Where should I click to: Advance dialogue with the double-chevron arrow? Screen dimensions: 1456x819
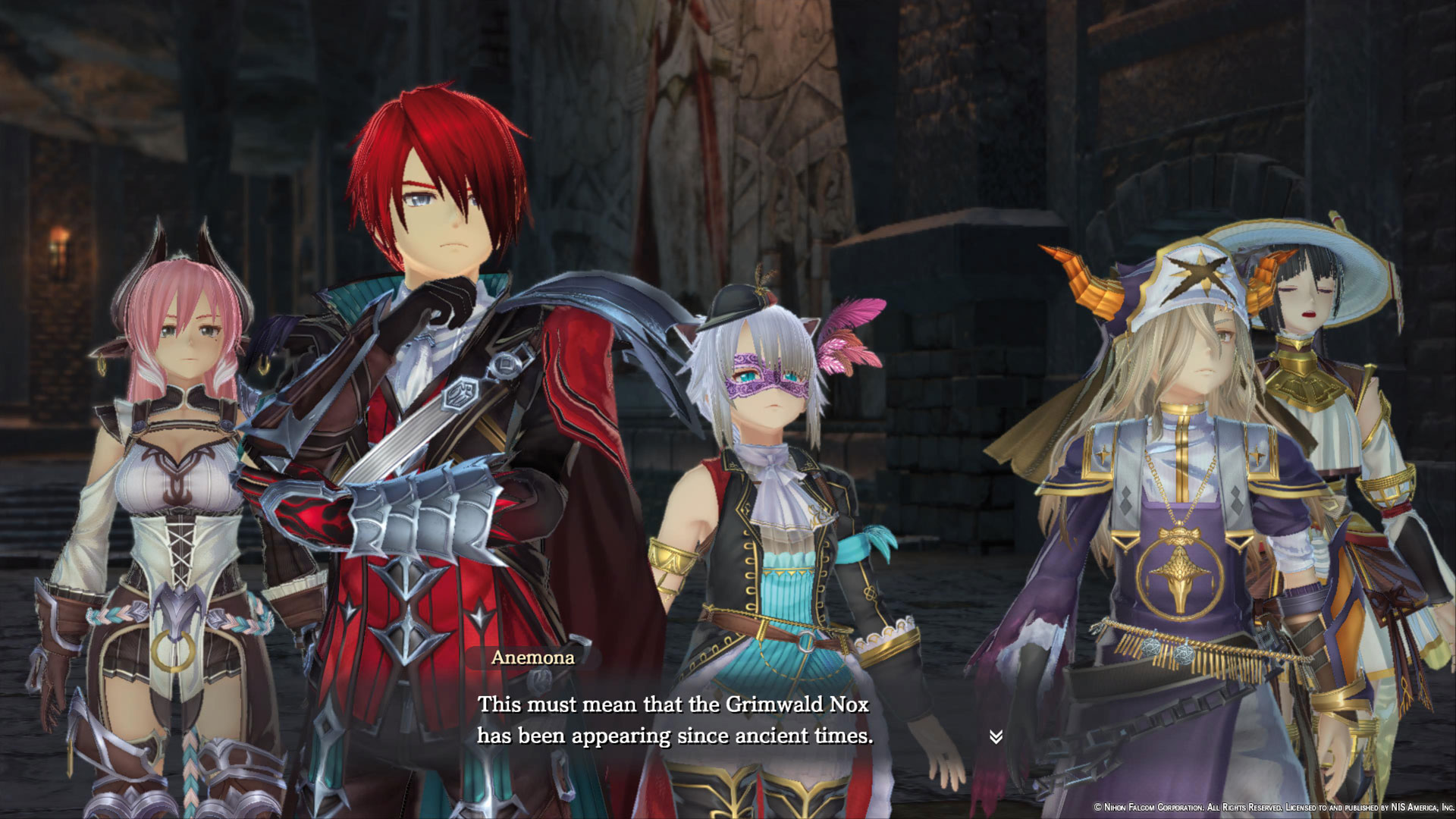tap(996, 736)
